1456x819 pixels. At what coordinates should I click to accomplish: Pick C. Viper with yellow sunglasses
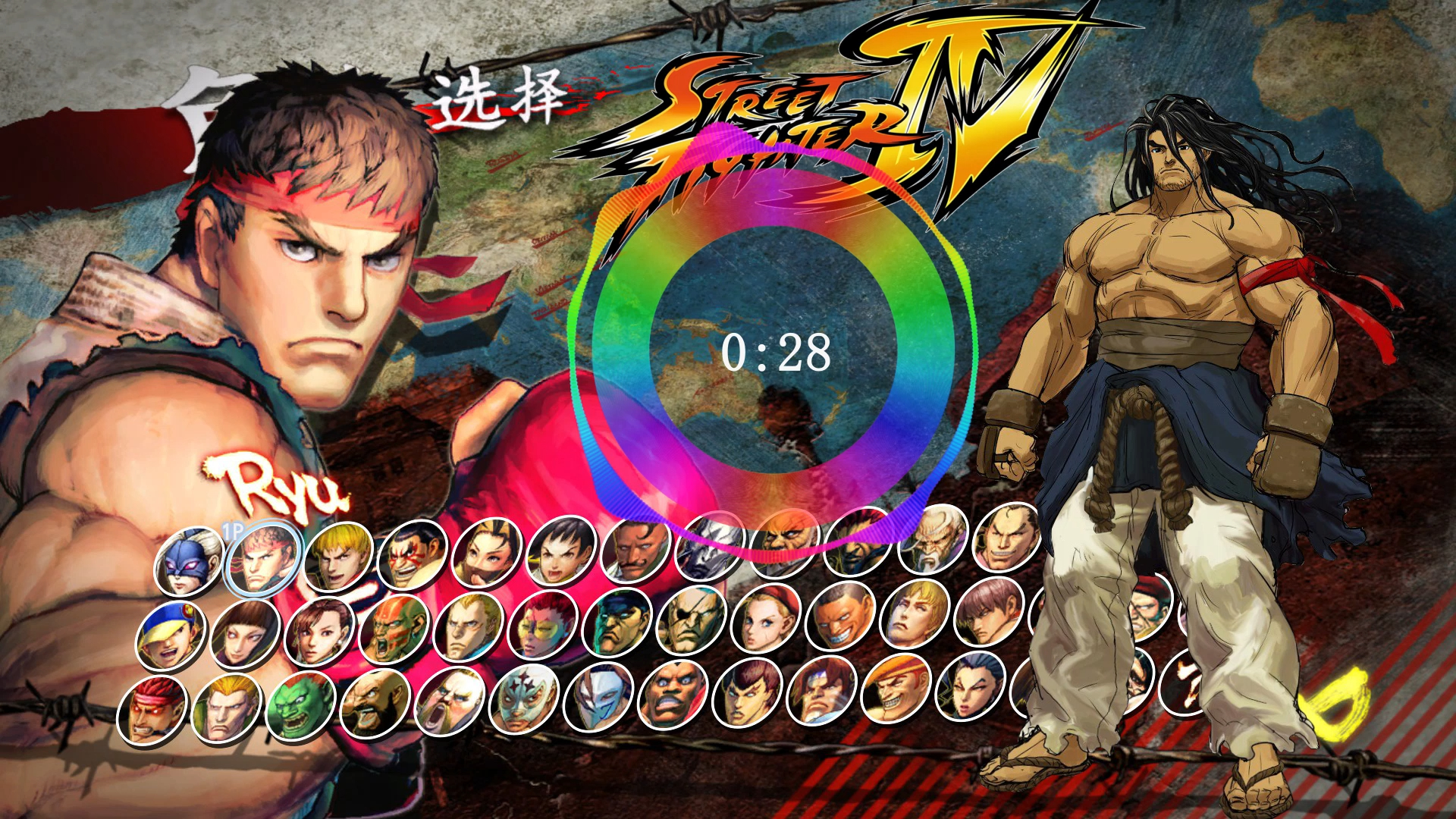[x=541, y=626]
